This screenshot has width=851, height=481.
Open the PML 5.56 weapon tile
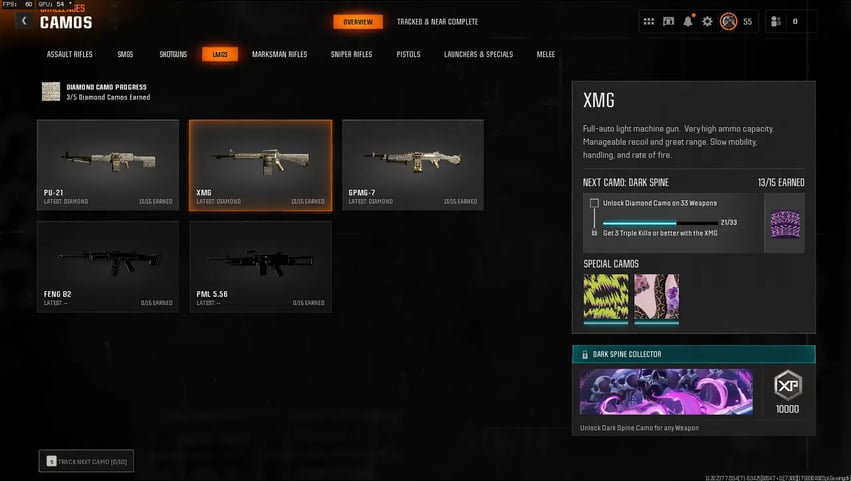pyautogui.click(x=260, y=266)
